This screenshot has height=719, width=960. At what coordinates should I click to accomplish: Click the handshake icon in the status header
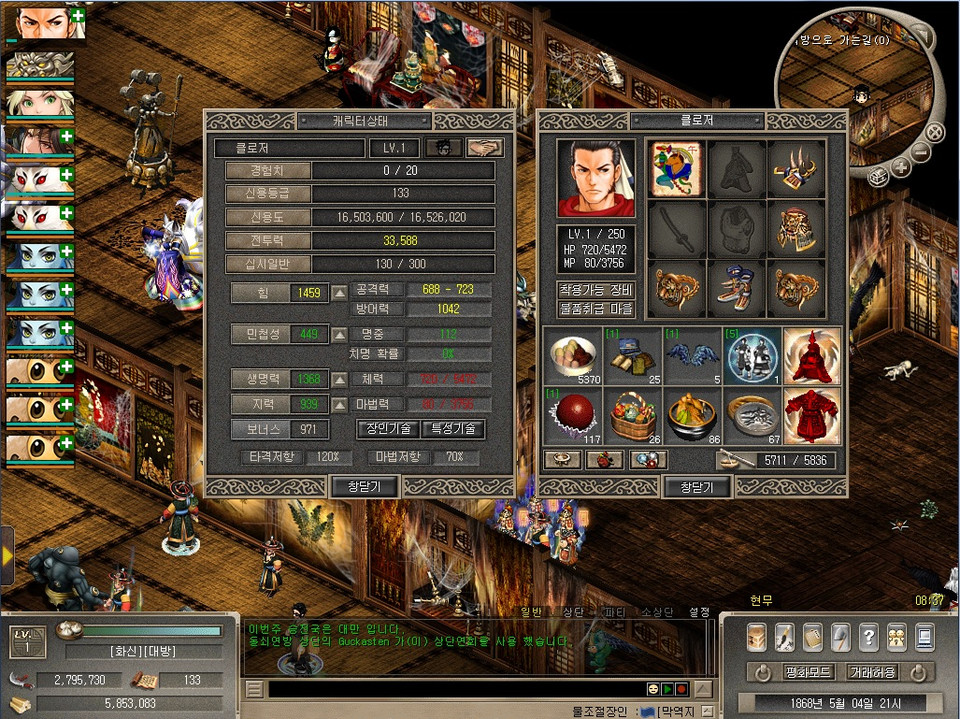click(485, 148)
